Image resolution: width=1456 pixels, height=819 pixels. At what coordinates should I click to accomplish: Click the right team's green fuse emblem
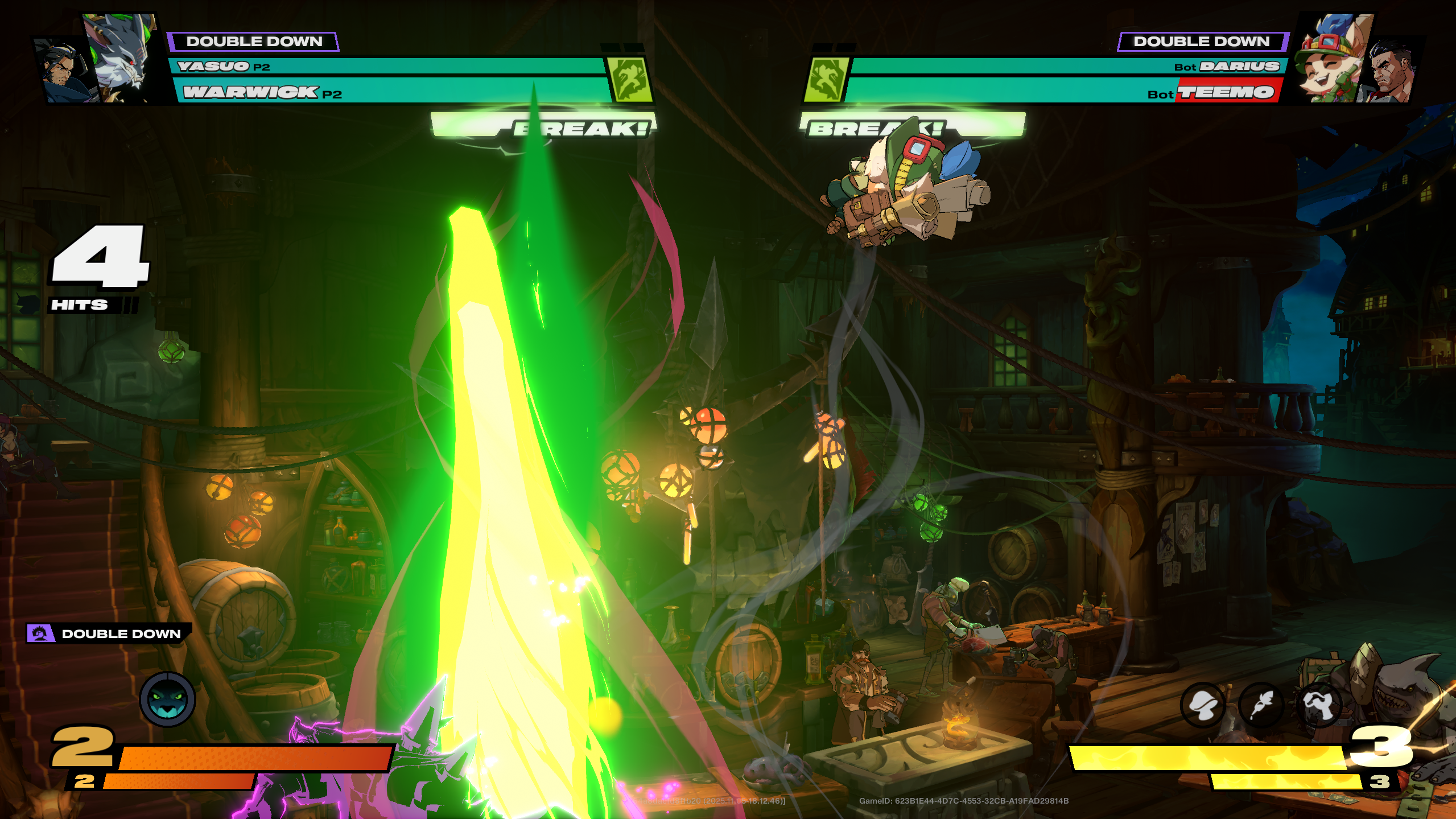point(826,80)
